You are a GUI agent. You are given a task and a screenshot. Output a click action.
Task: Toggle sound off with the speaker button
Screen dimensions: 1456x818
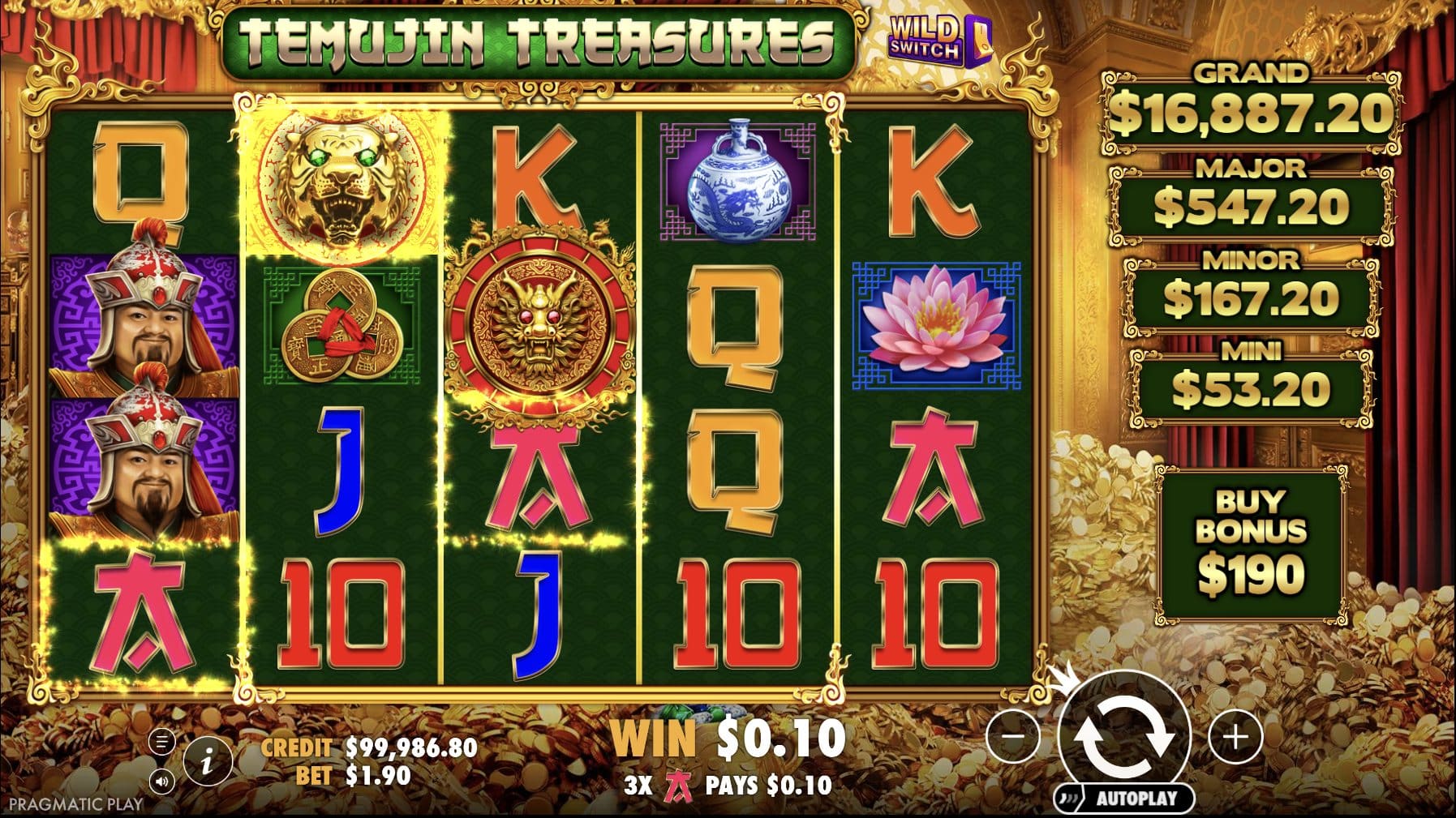tap(162, 782)
